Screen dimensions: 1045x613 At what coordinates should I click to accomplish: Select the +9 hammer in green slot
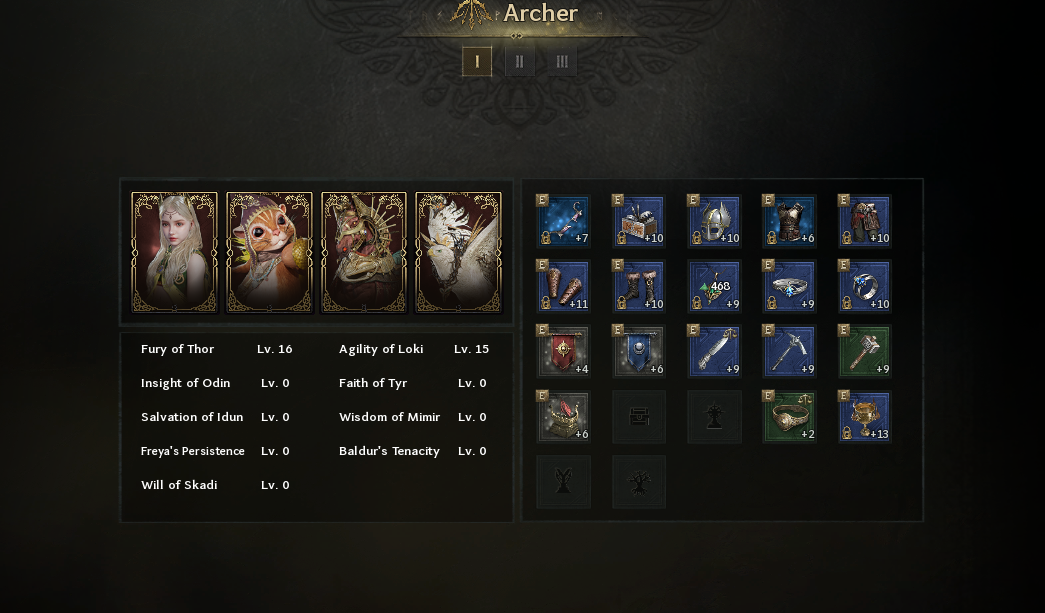[x=864, y=352]
